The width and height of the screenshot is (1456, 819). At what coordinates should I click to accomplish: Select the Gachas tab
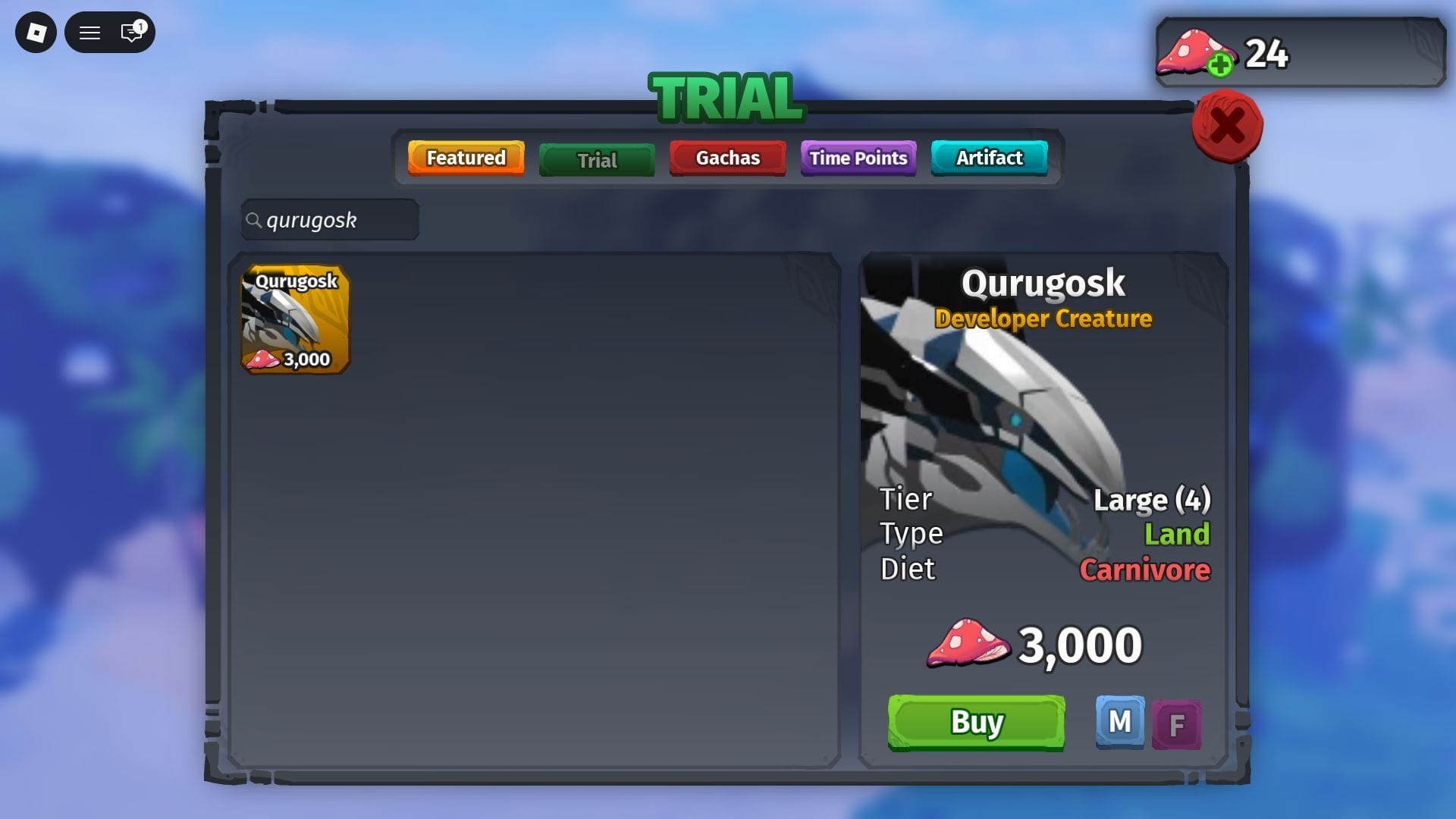tap(727, 158)
